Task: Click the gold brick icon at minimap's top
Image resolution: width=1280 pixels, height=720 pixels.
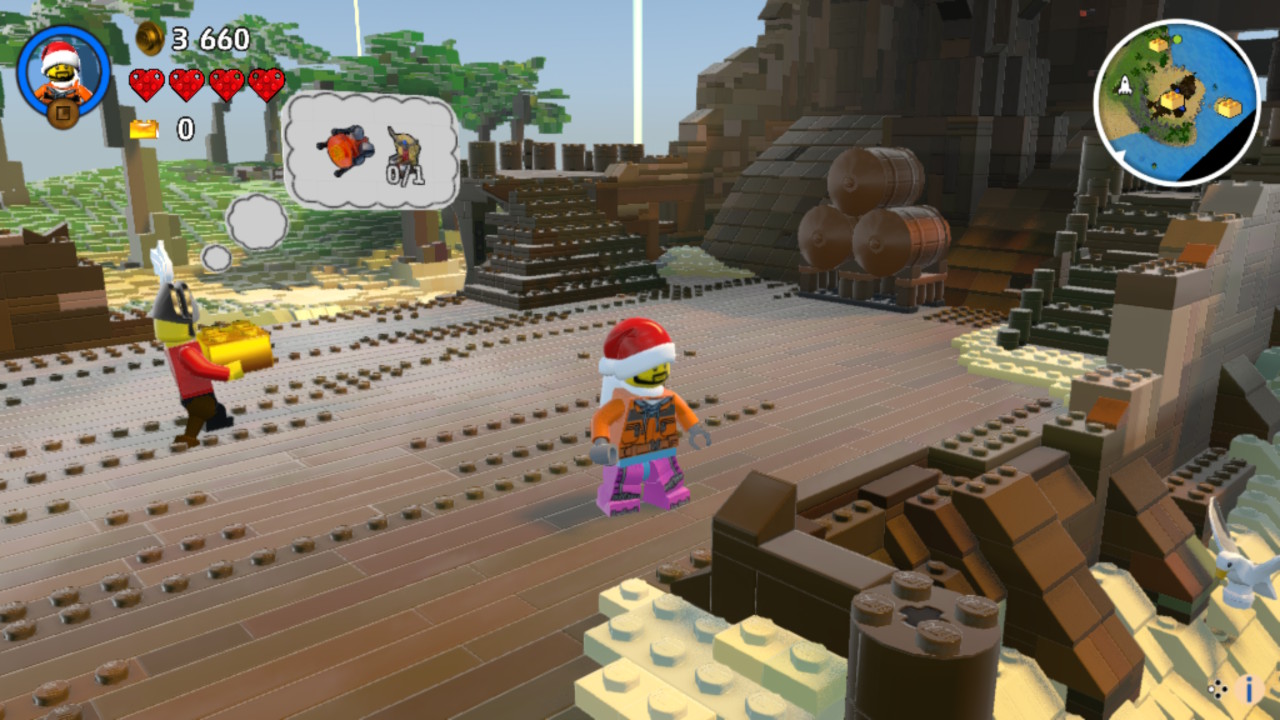Action: 1156,45
